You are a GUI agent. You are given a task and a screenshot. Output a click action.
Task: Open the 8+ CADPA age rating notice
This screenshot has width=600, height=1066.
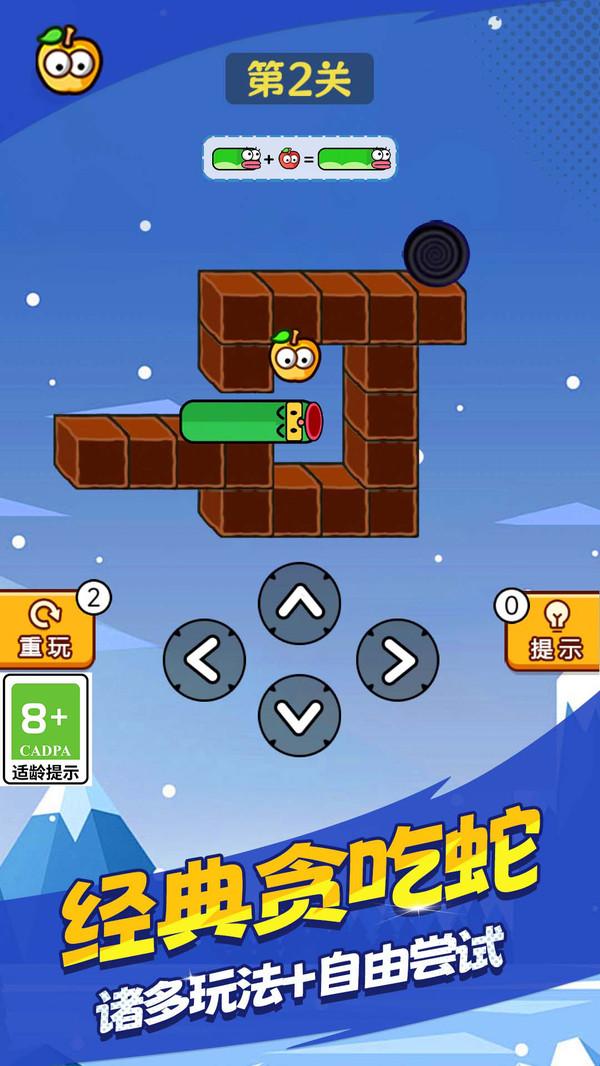point(46,729)
